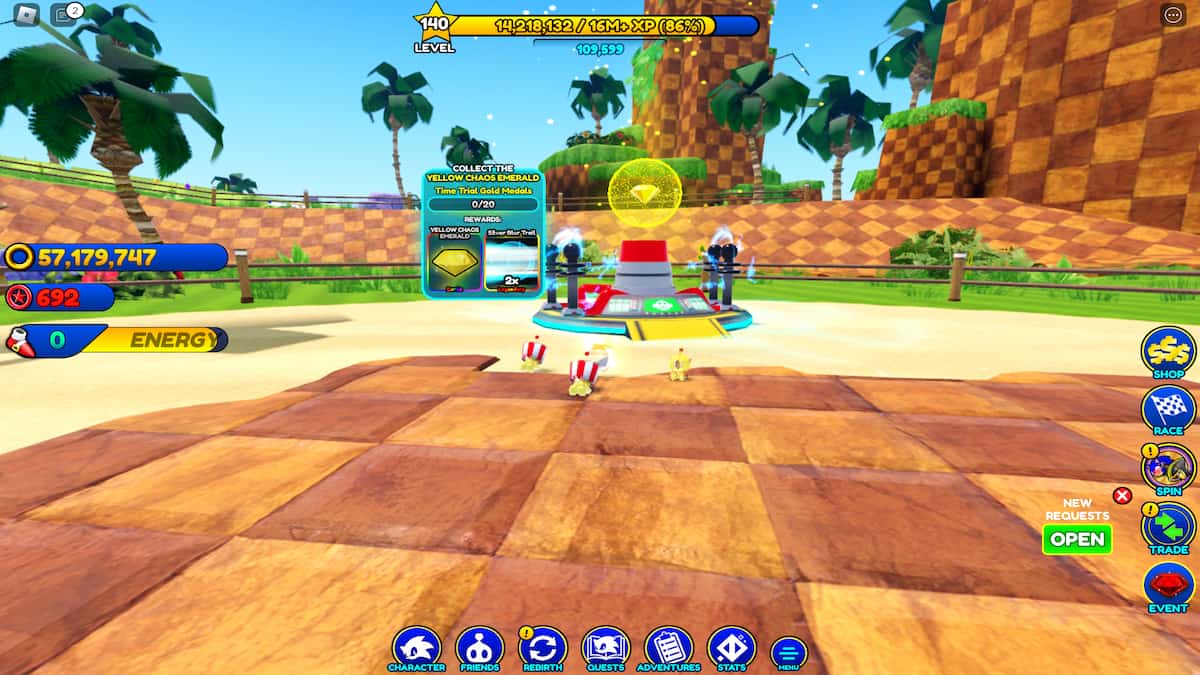This screenshot has height=675, width=1200.
Task: Open the Character menu
Action: (x=416, y=647)
